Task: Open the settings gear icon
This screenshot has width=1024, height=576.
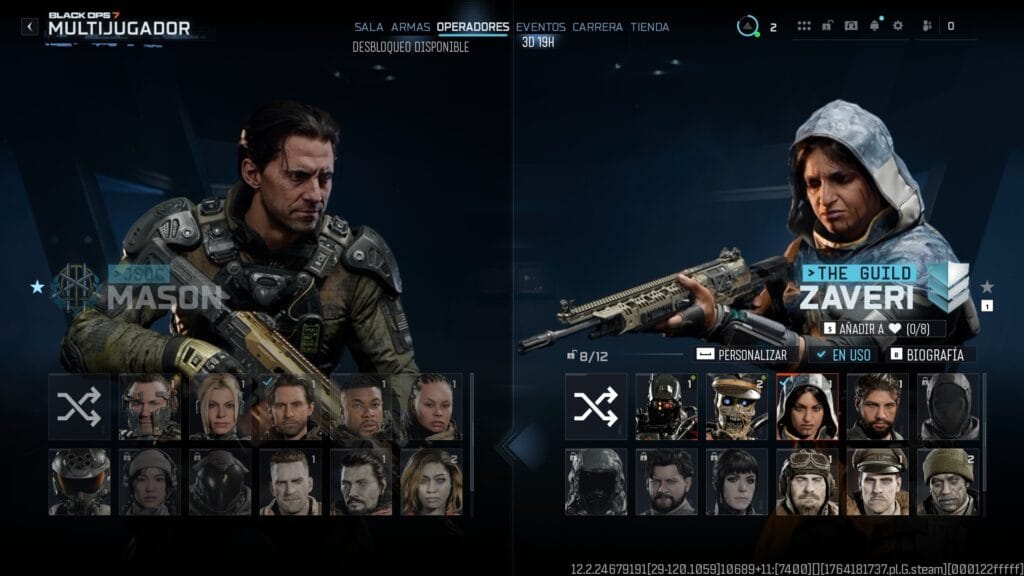Action: [897, 26]
